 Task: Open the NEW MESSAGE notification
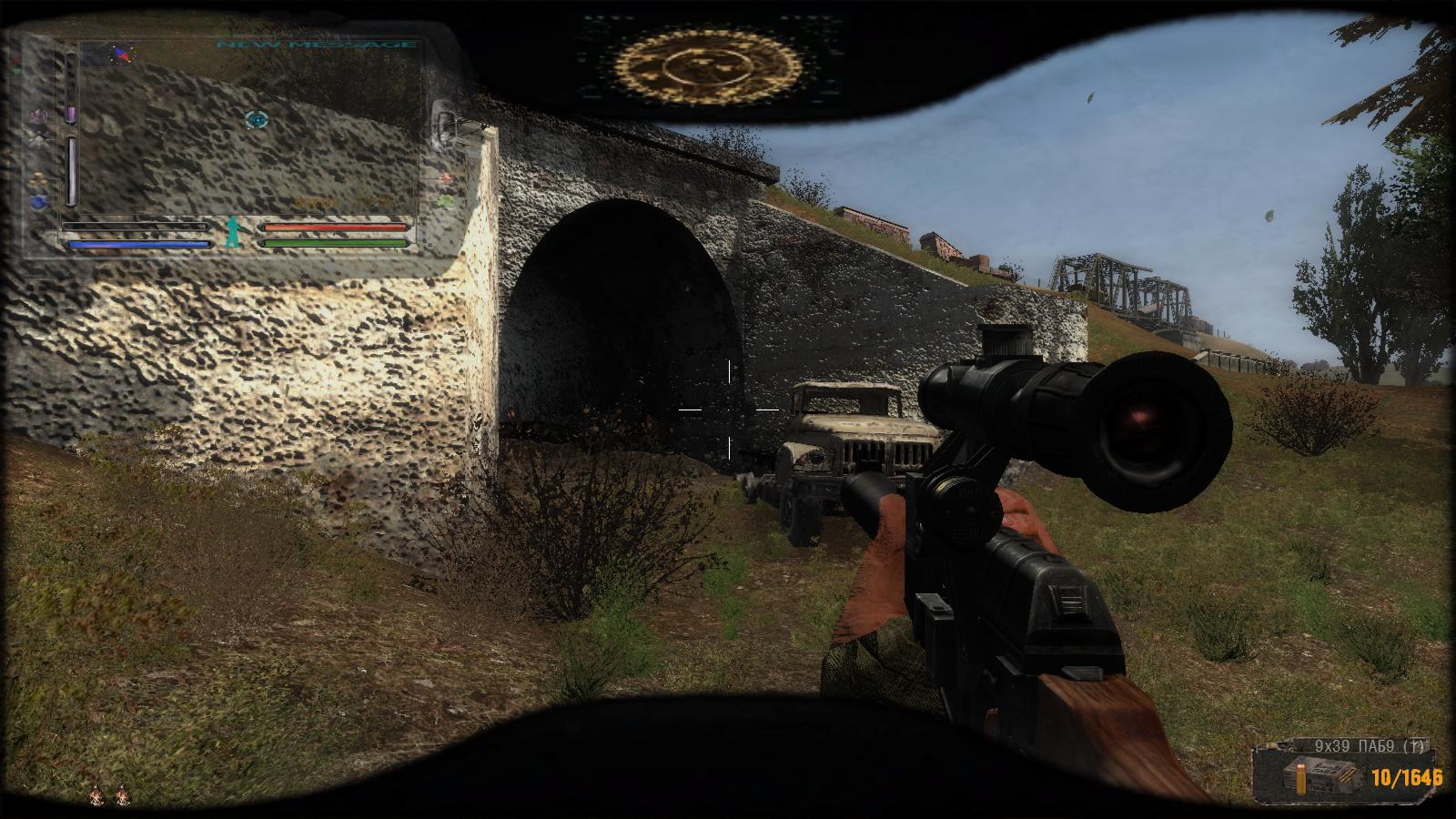pos(316,45)
